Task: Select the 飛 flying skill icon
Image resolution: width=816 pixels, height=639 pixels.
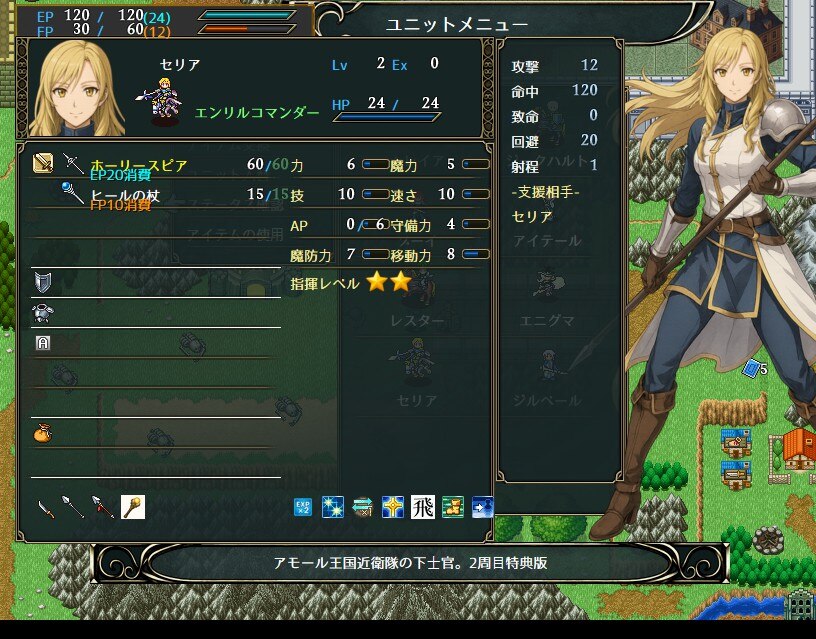Action: point(423,507)
